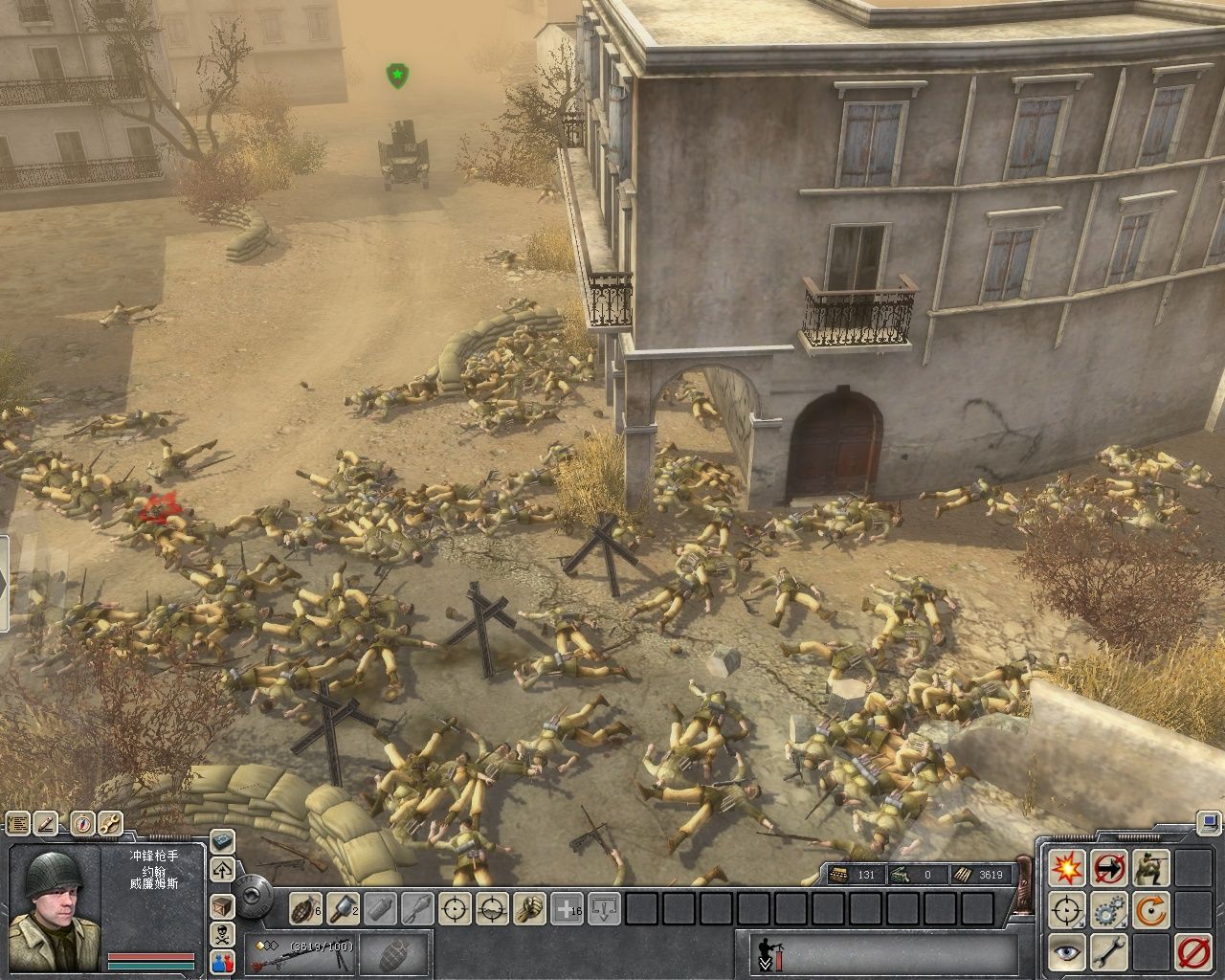Toggle the crossed-out arrow hold position command
1225x980 pixels.
(1108, 868)
